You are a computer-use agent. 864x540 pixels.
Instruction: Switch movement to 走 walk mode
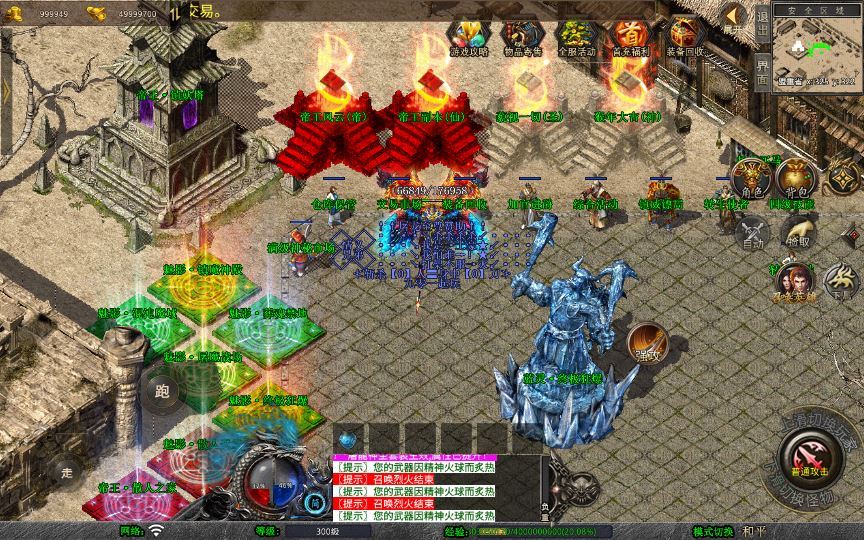[x=68, y=470]
